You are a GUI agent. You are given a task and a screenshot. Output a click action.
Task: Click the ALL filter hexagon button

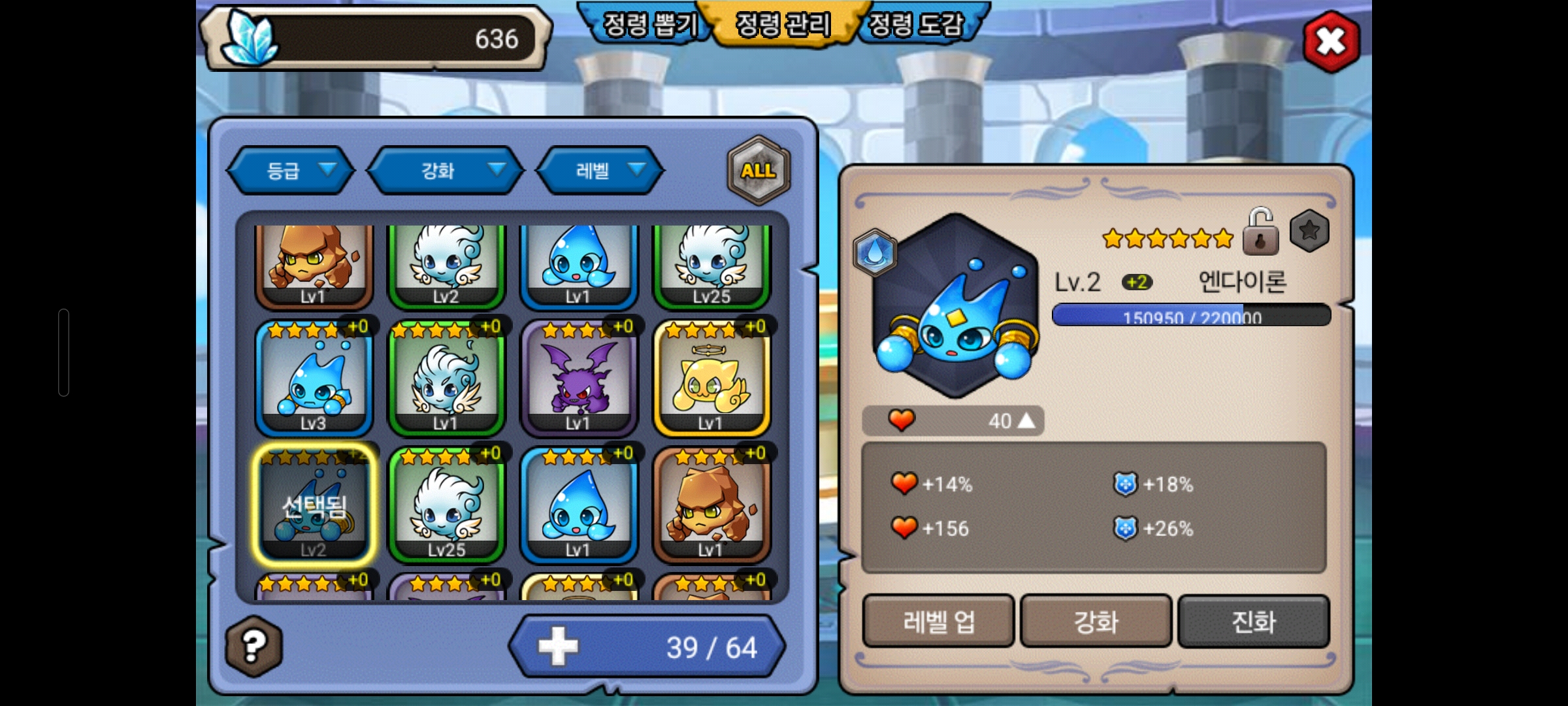coord(759,171)
